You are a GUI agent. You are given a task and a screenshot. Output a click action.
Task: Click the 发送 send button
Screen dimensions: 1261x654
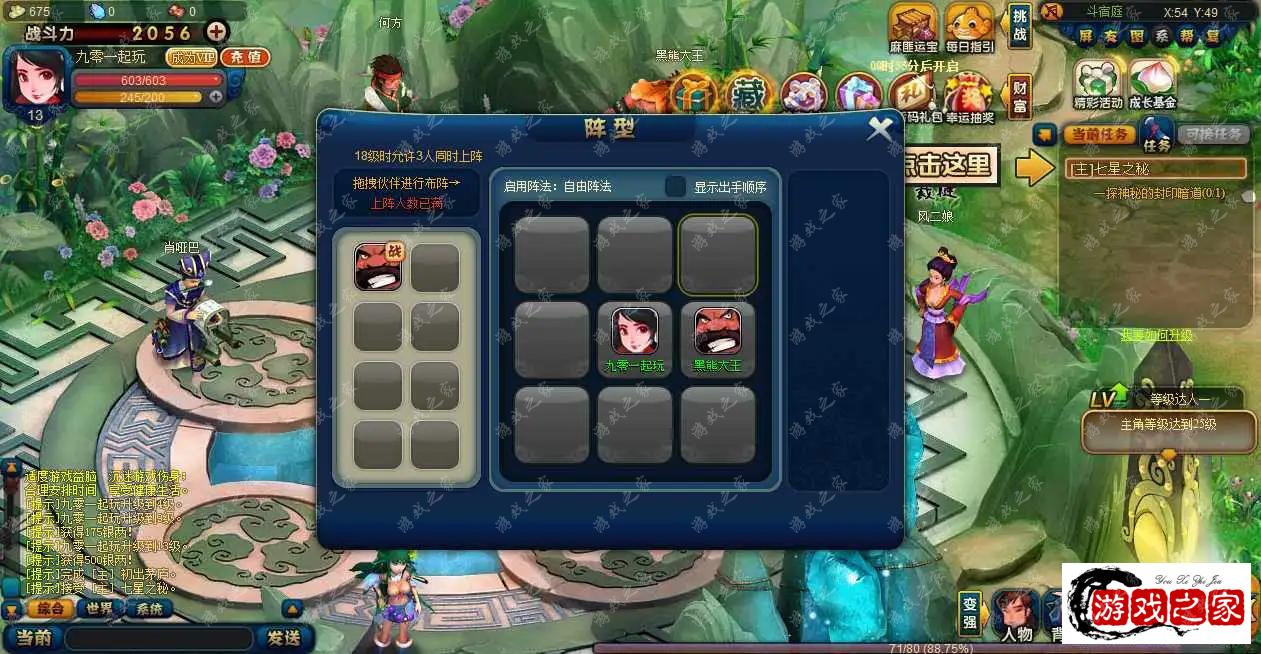[x=284, y=637]
